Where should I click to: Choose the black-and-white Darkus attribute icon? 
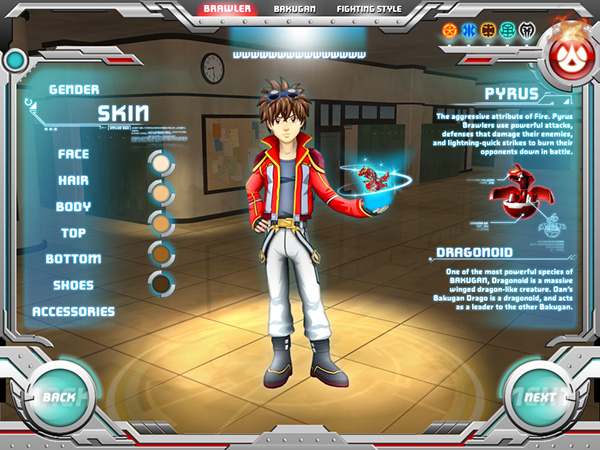coord(526,29)
